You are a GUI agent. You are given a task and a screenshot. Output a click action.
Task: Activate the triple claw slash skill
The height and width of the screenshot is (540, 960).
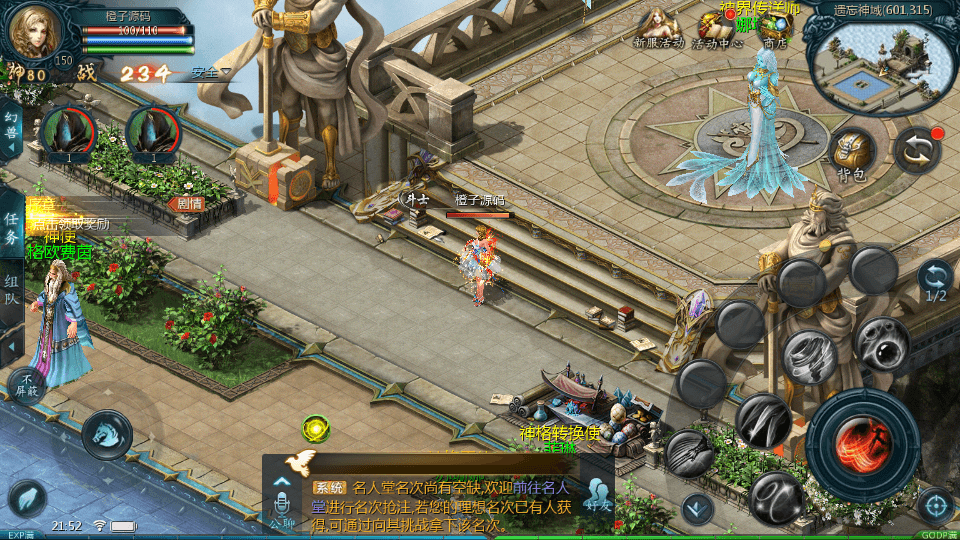pyautogui.click(x=764, y=420)
